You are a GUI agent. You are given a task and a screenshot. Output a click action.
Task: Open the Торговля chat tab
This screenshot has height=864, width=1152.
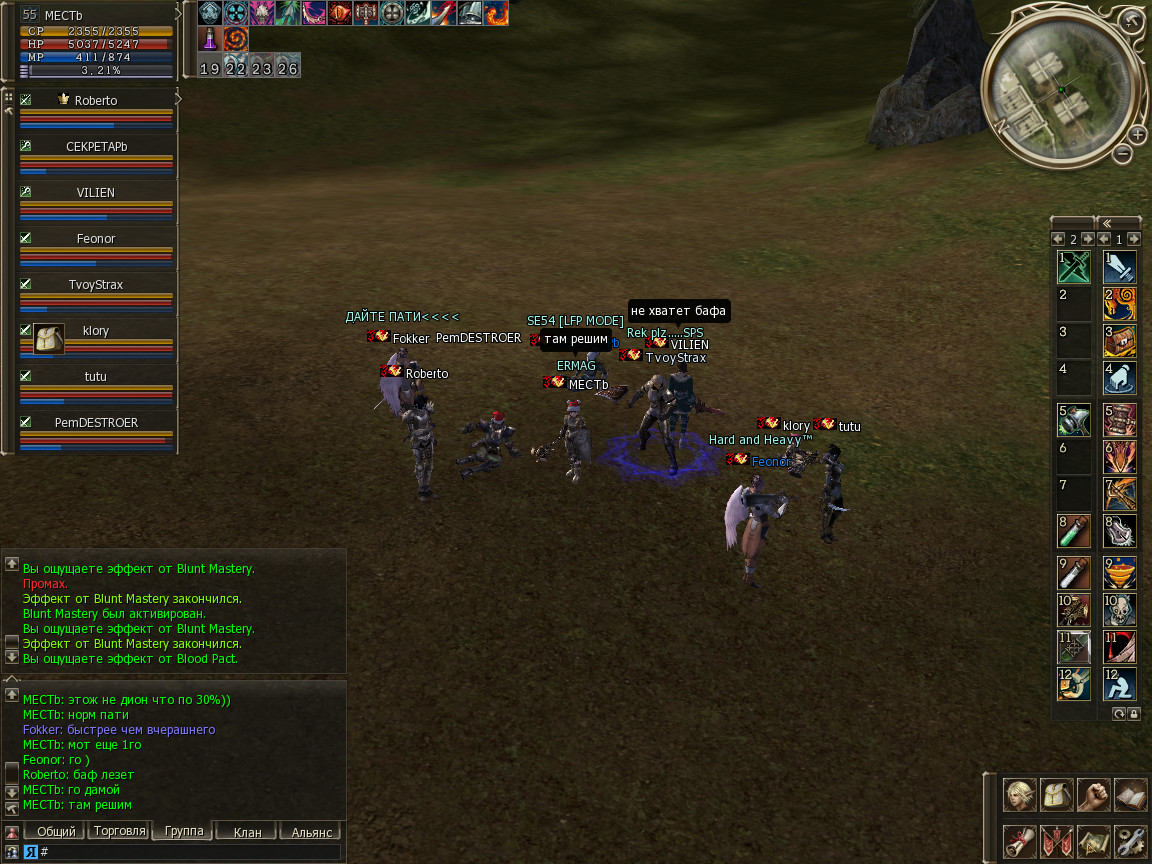coord(119,832)
